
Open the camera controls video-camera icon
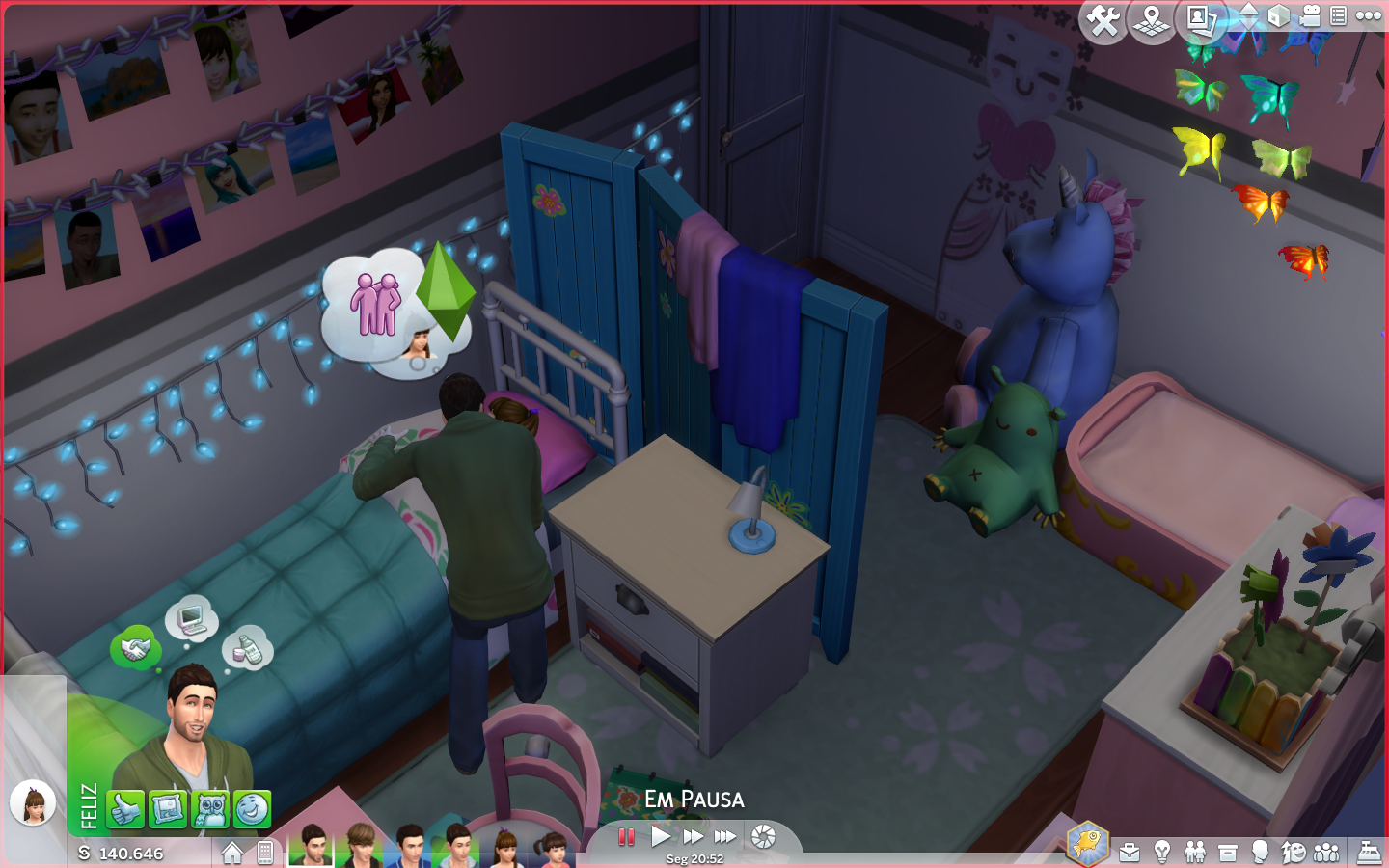click(x=1309, y=16)
